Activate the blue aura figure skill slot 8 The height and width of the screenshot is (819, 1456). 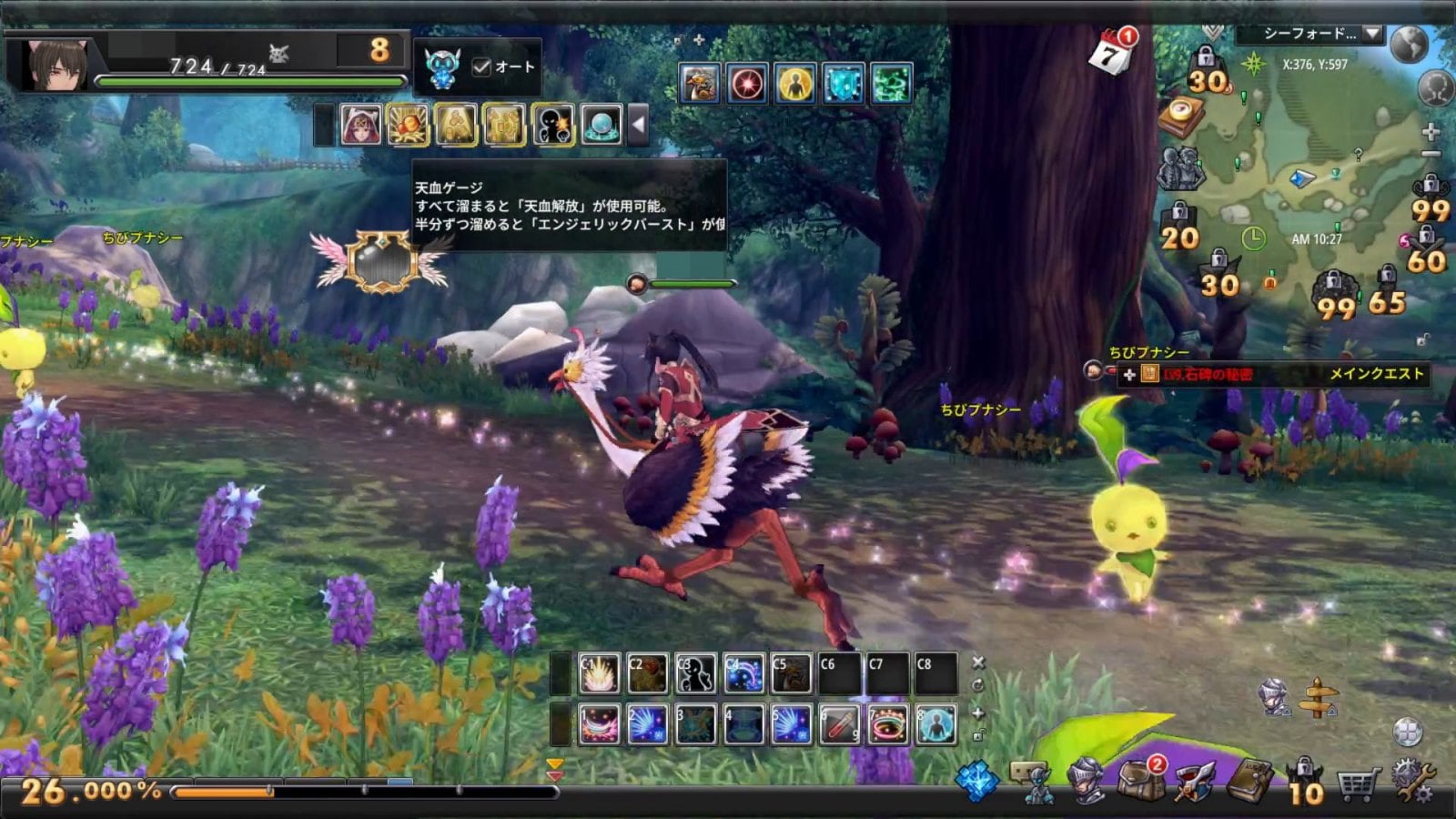pyautogui.click(x=935, y=725)
